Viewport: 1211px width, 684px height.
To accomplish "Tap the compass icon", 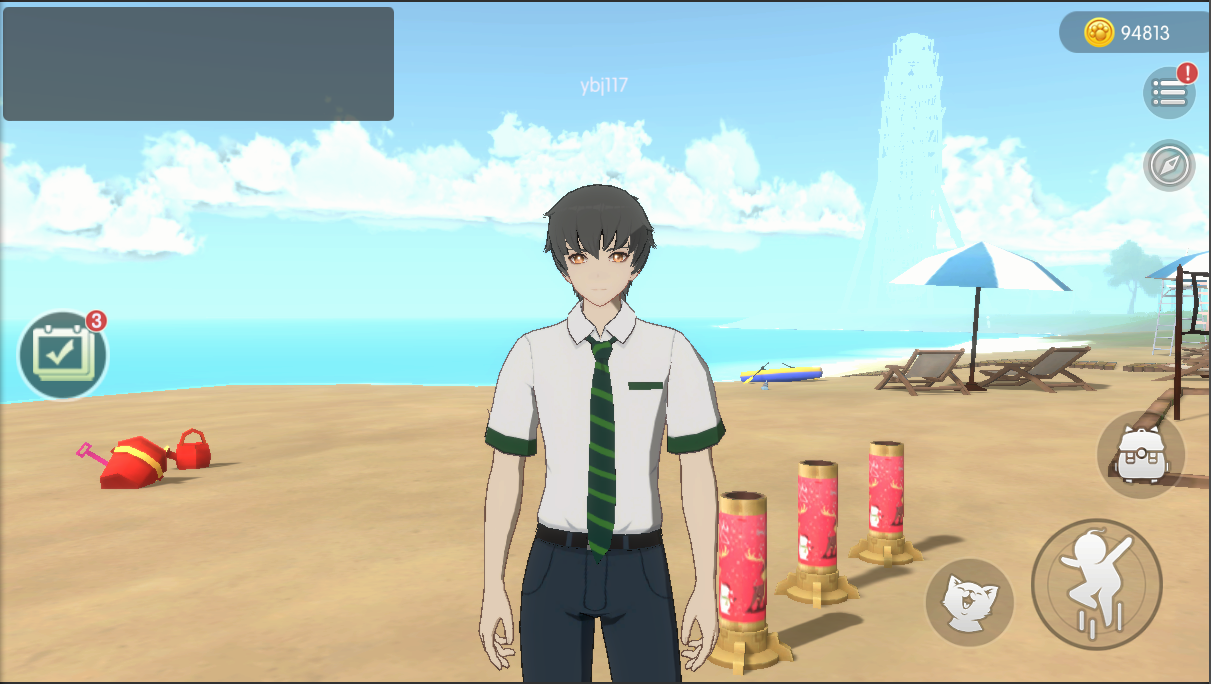I will click(1168, 166).
